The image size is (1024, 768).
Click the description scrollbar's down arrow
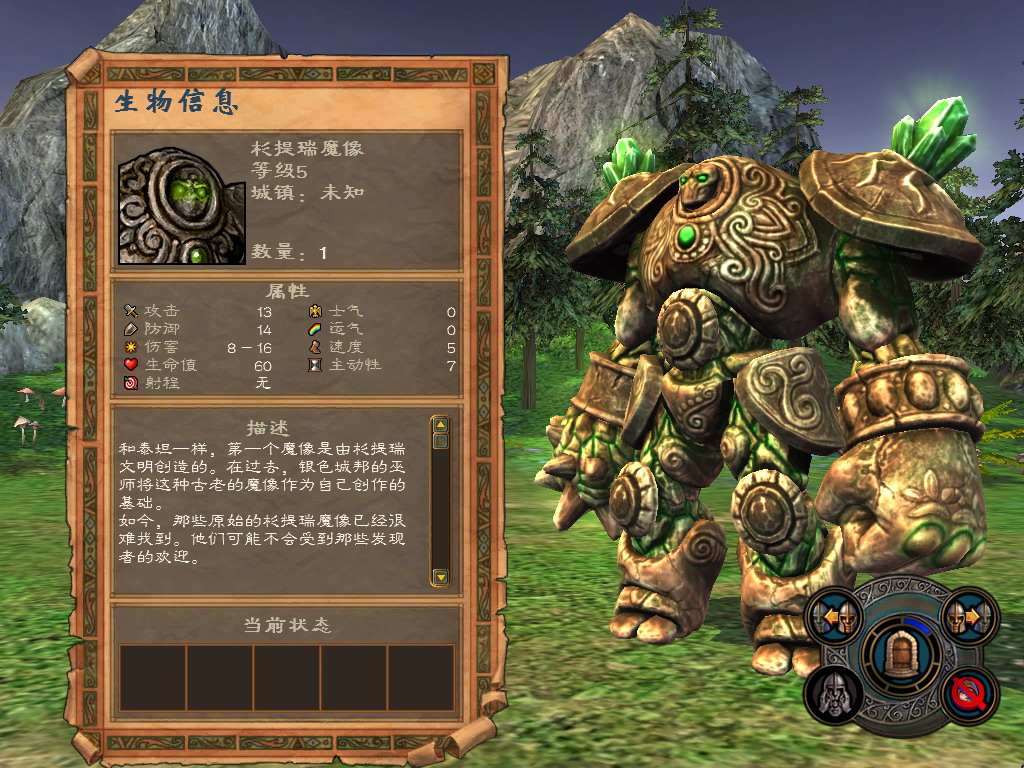[x=440, y=577]
